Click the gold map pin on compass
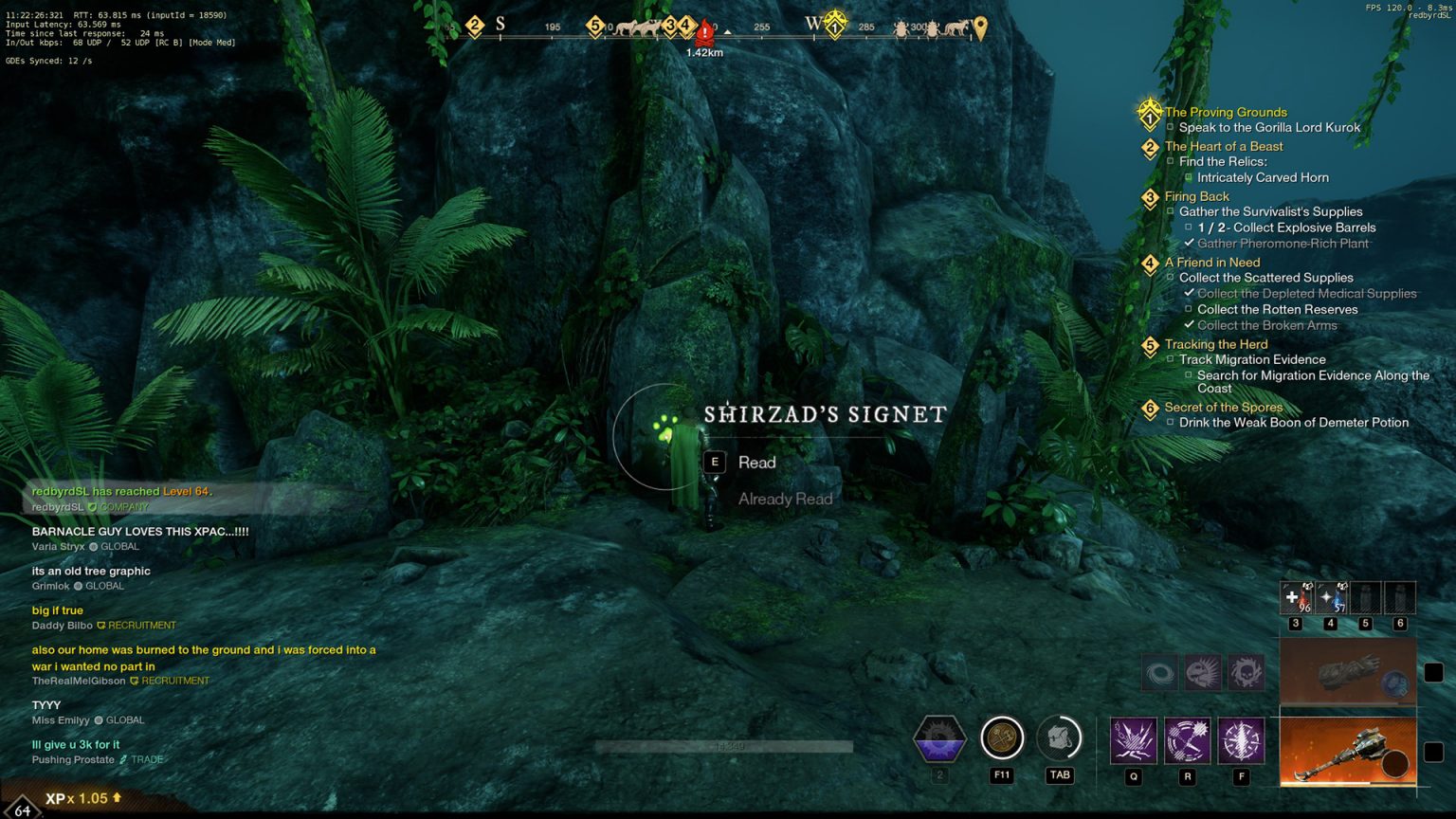The width and height of the screenshot is (1456, 819). (980, 28)
